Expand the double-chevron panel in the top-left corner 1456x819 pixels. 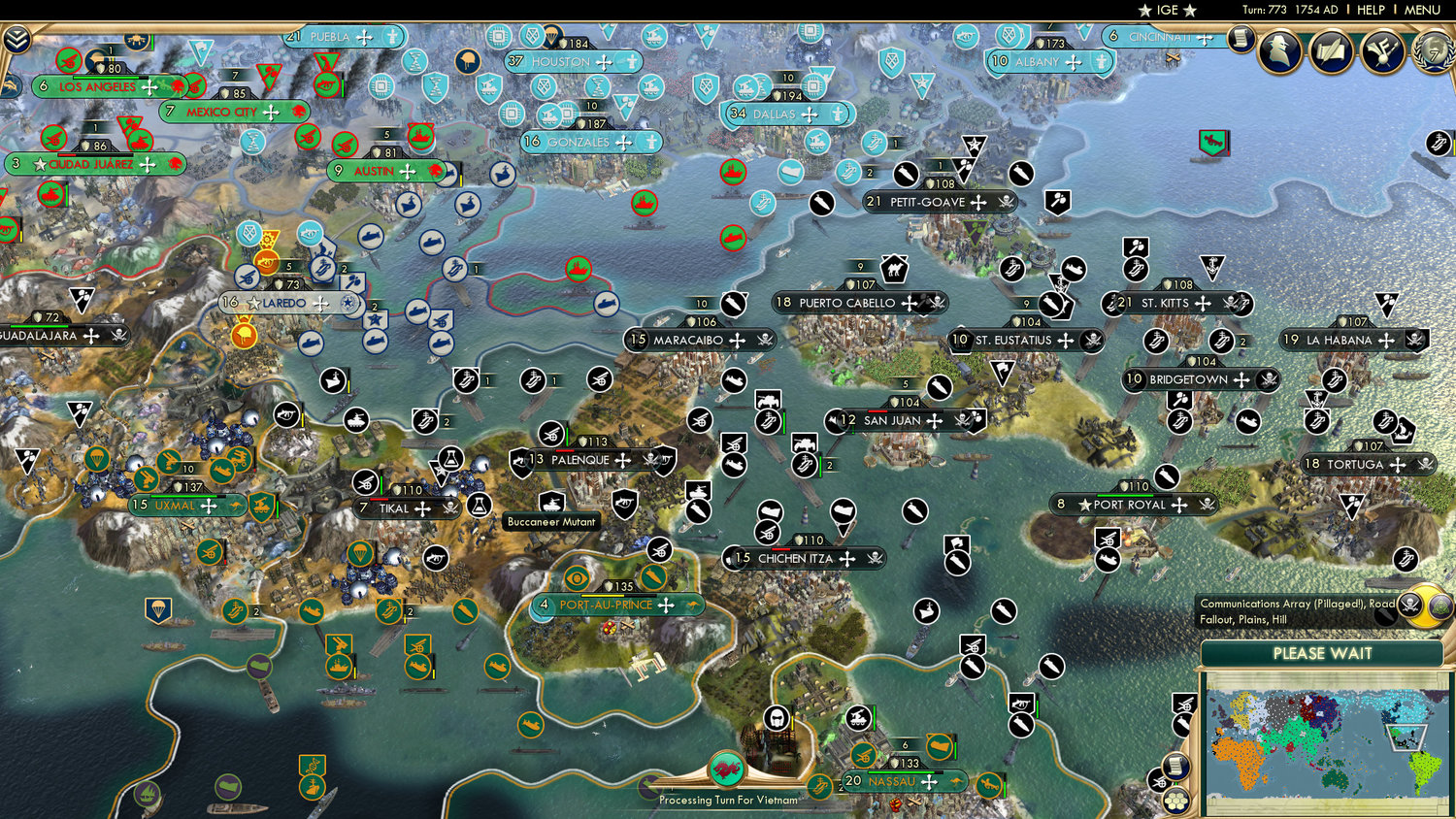(x=17, y=41)
